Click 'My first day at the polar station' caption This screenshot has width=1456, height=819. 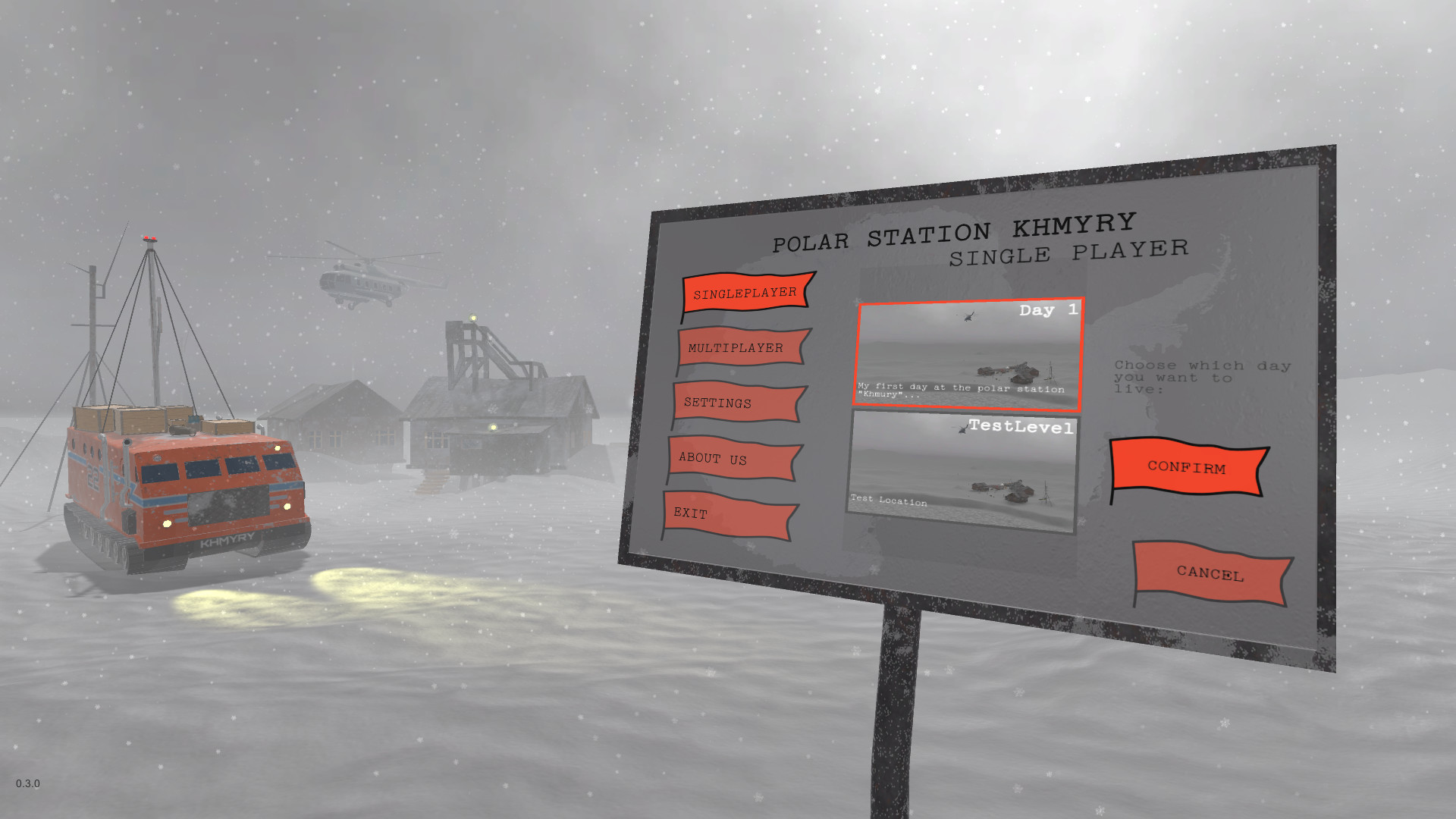[x=959, y=390]
